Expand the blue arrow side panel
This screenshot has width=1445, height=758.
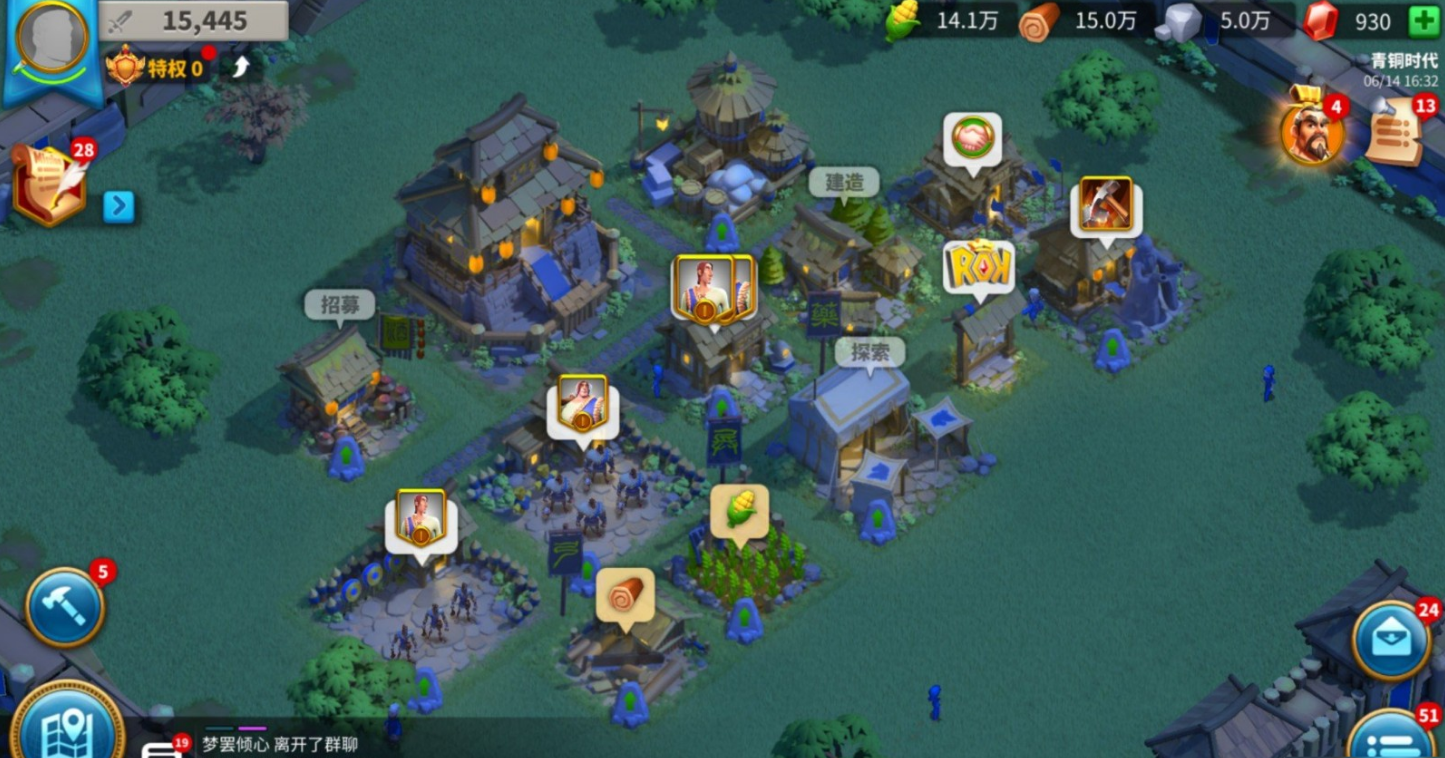point(118,207)
